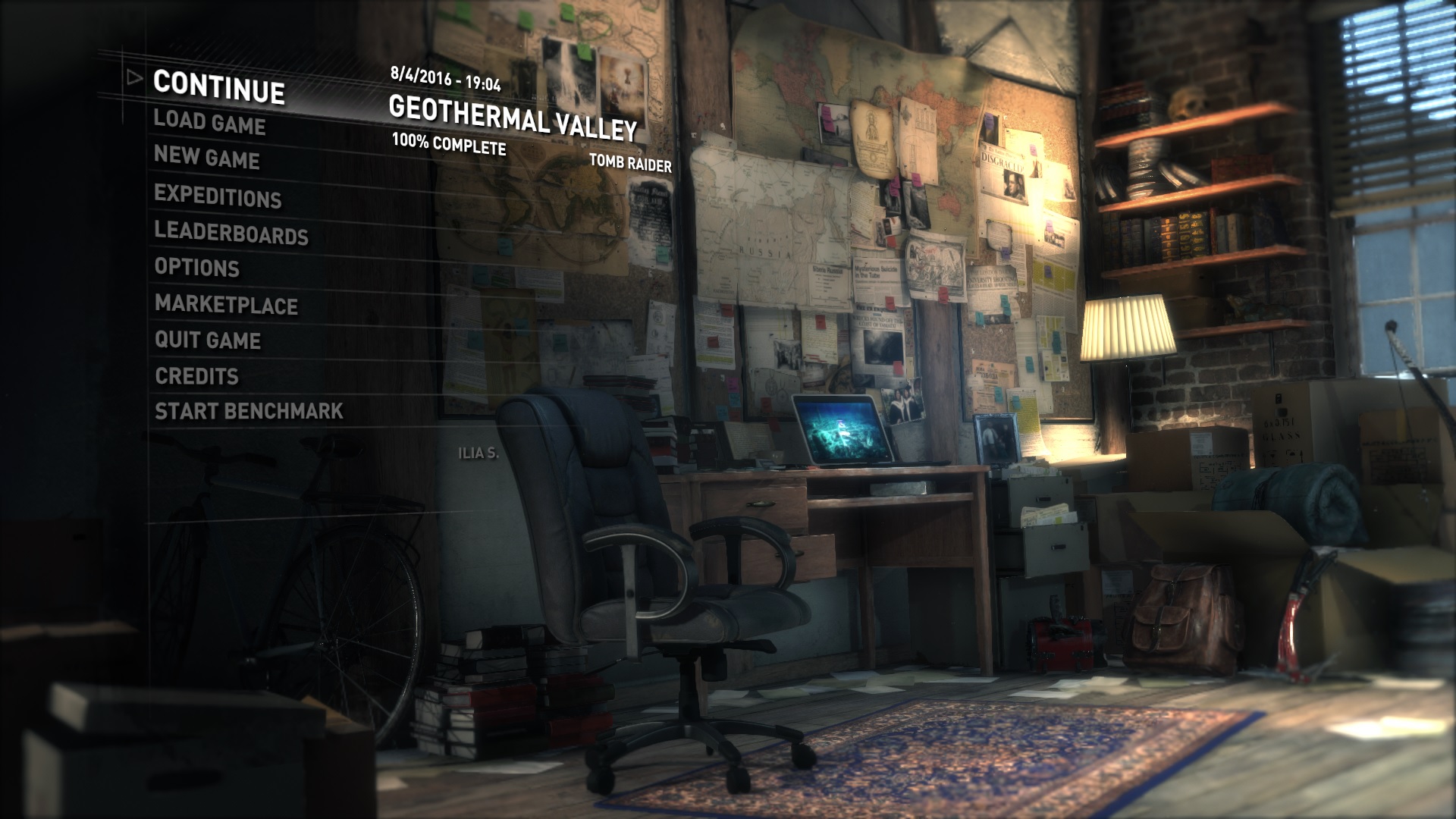Click Start Benchmark
1456x819 pixels.
tap(249, 411)
